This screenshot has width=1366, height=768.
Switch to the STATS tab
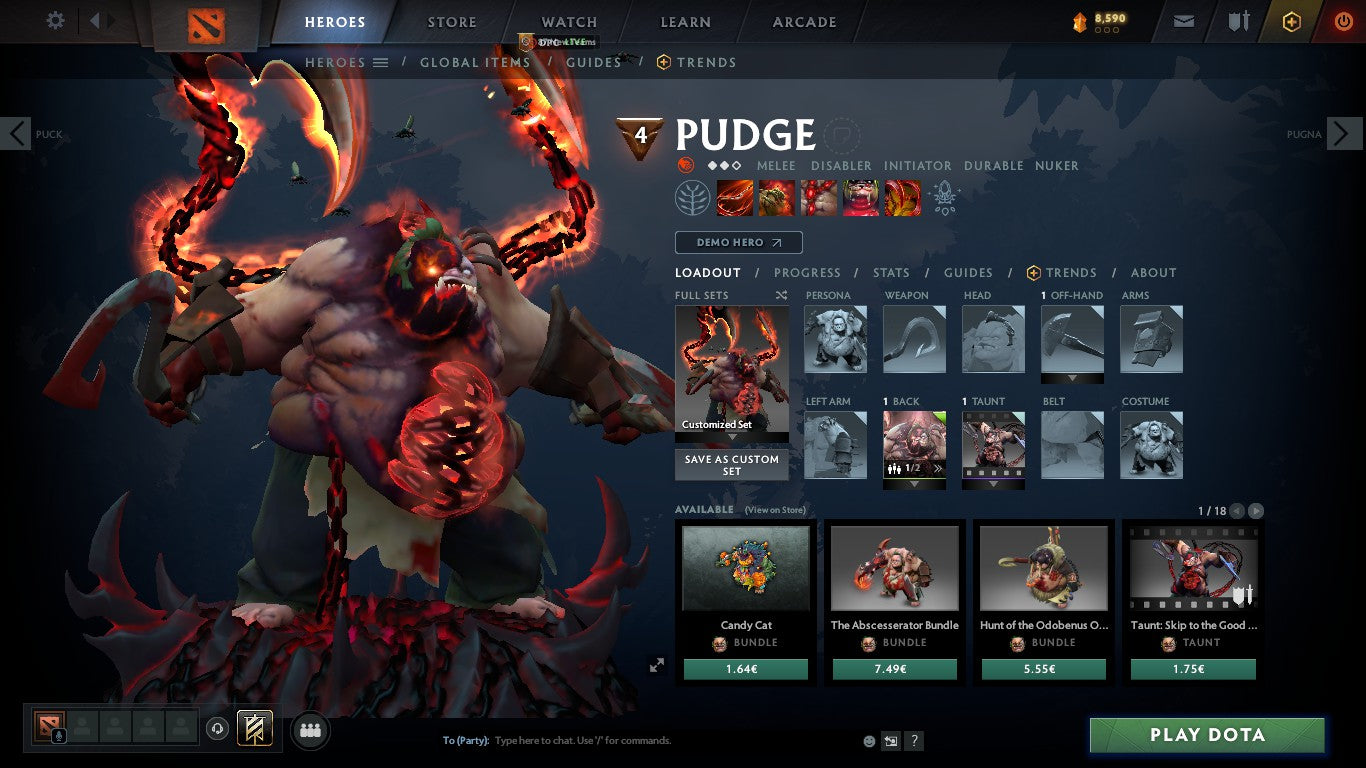889,273
